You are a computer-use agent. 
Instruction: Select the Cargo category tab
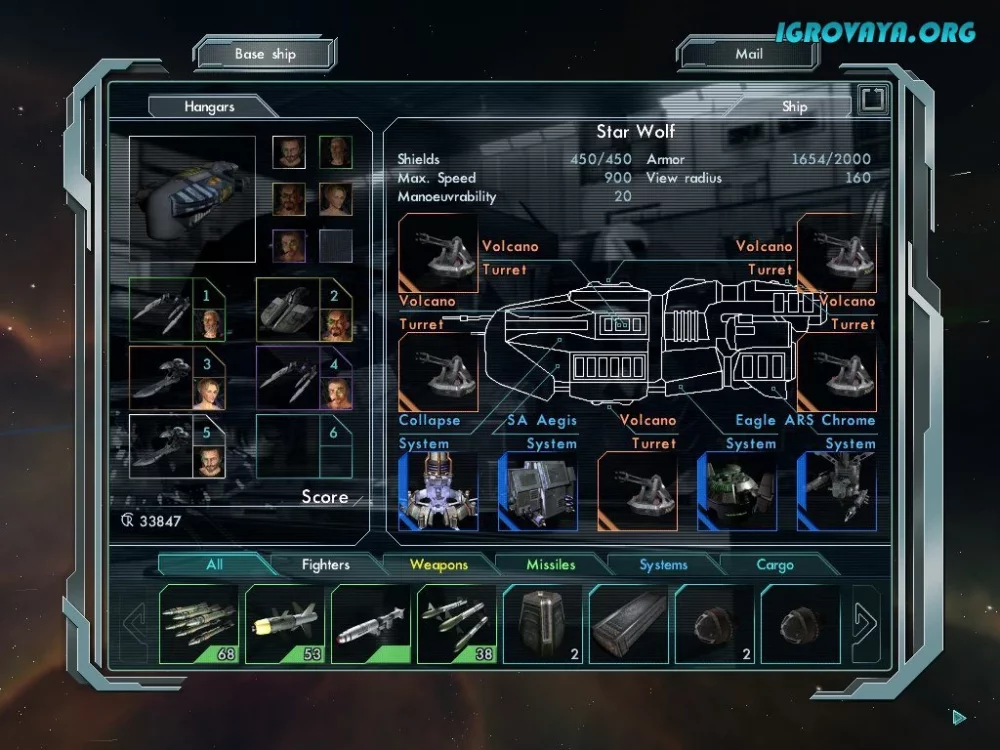coord(775,565)
